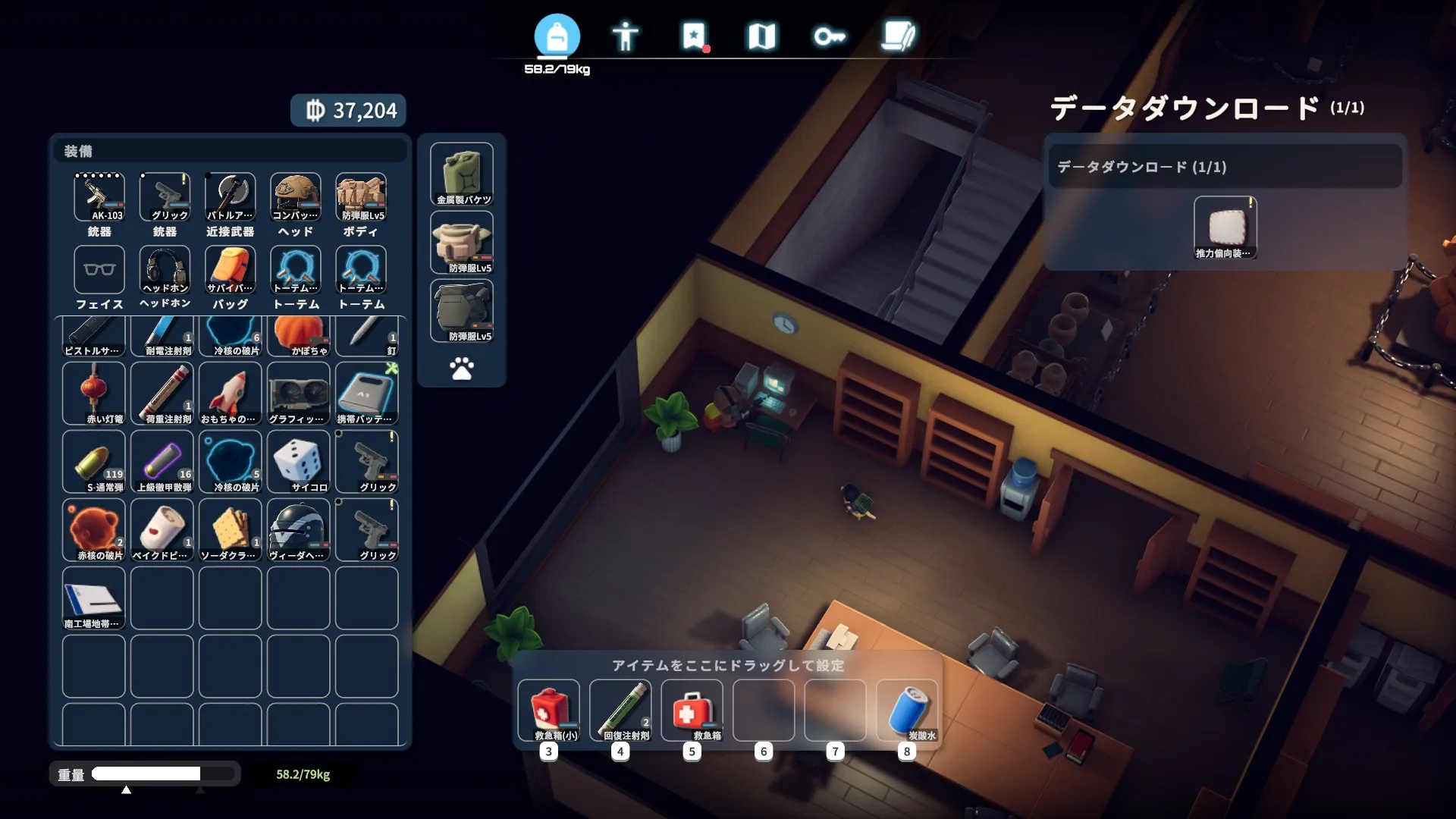Select the red lantern item
1456x819 pixels.
point(94,393)
